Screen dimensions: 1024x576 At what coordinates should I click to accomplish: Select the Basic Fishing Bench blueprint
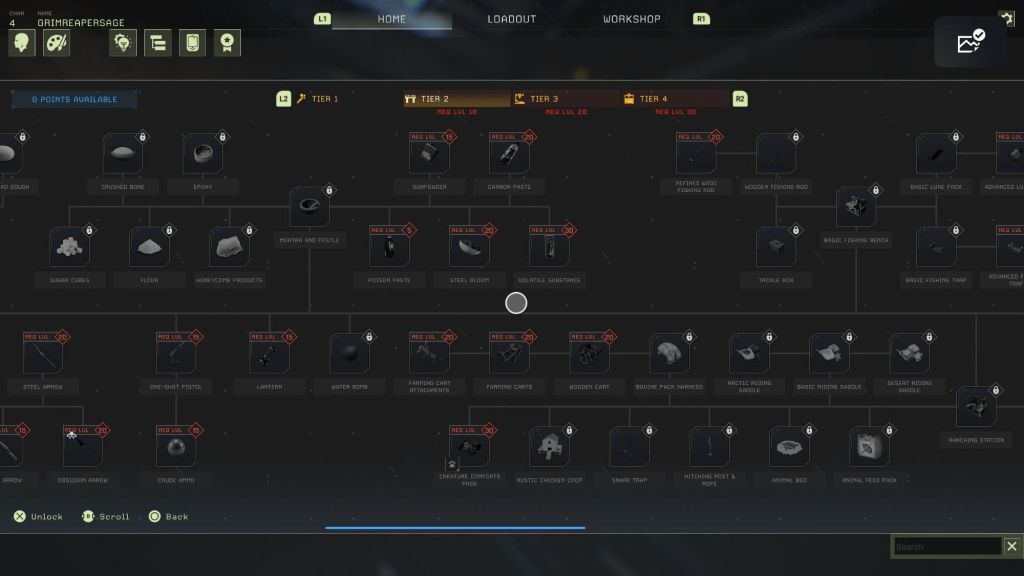(856, 207)
